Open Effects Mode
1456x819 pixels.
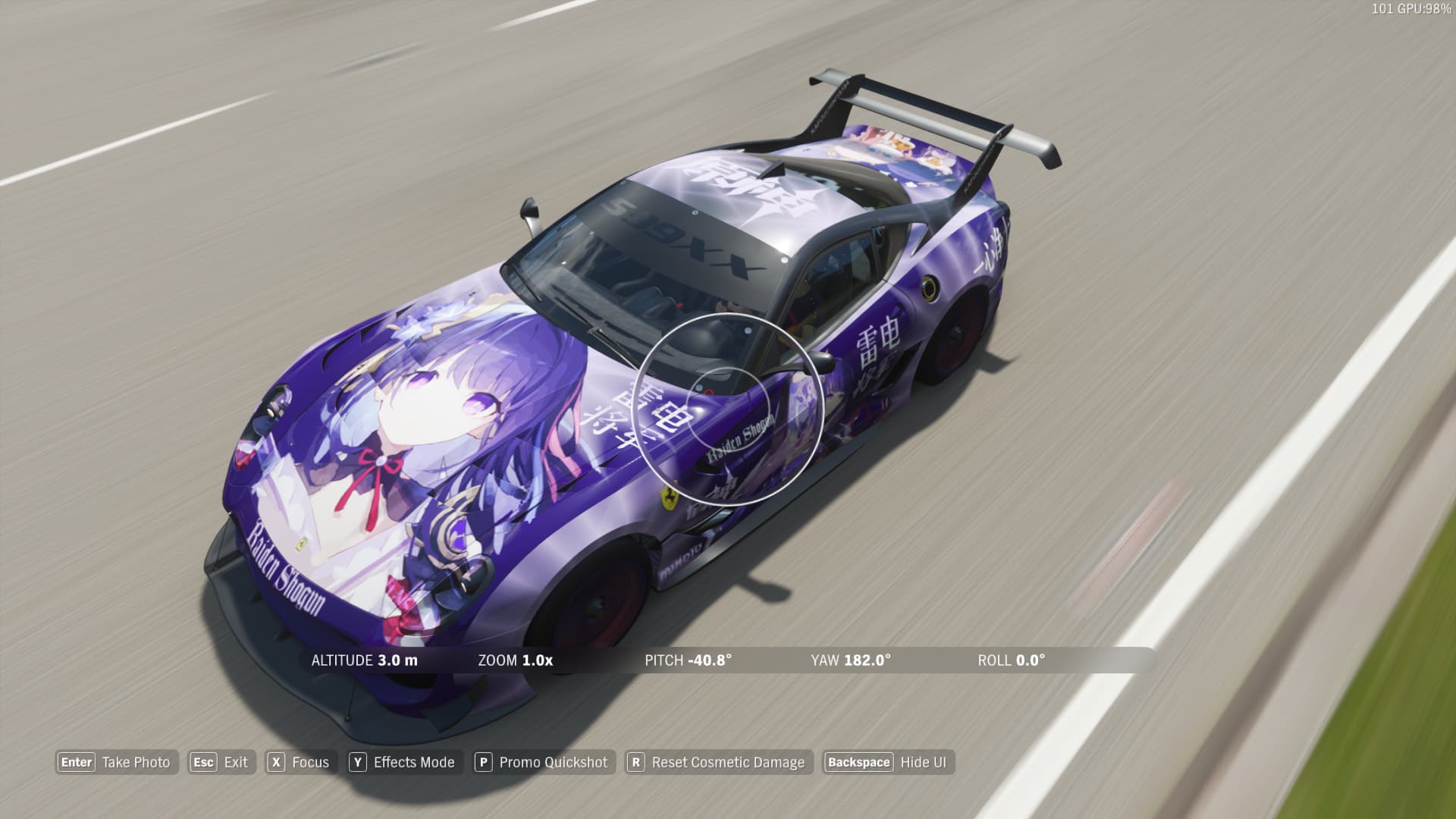[x=403, y=762]
